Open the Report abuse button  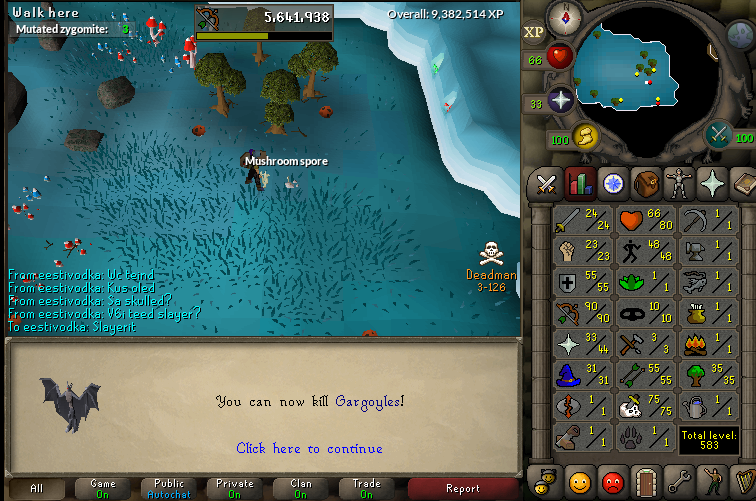coord(463,488)
